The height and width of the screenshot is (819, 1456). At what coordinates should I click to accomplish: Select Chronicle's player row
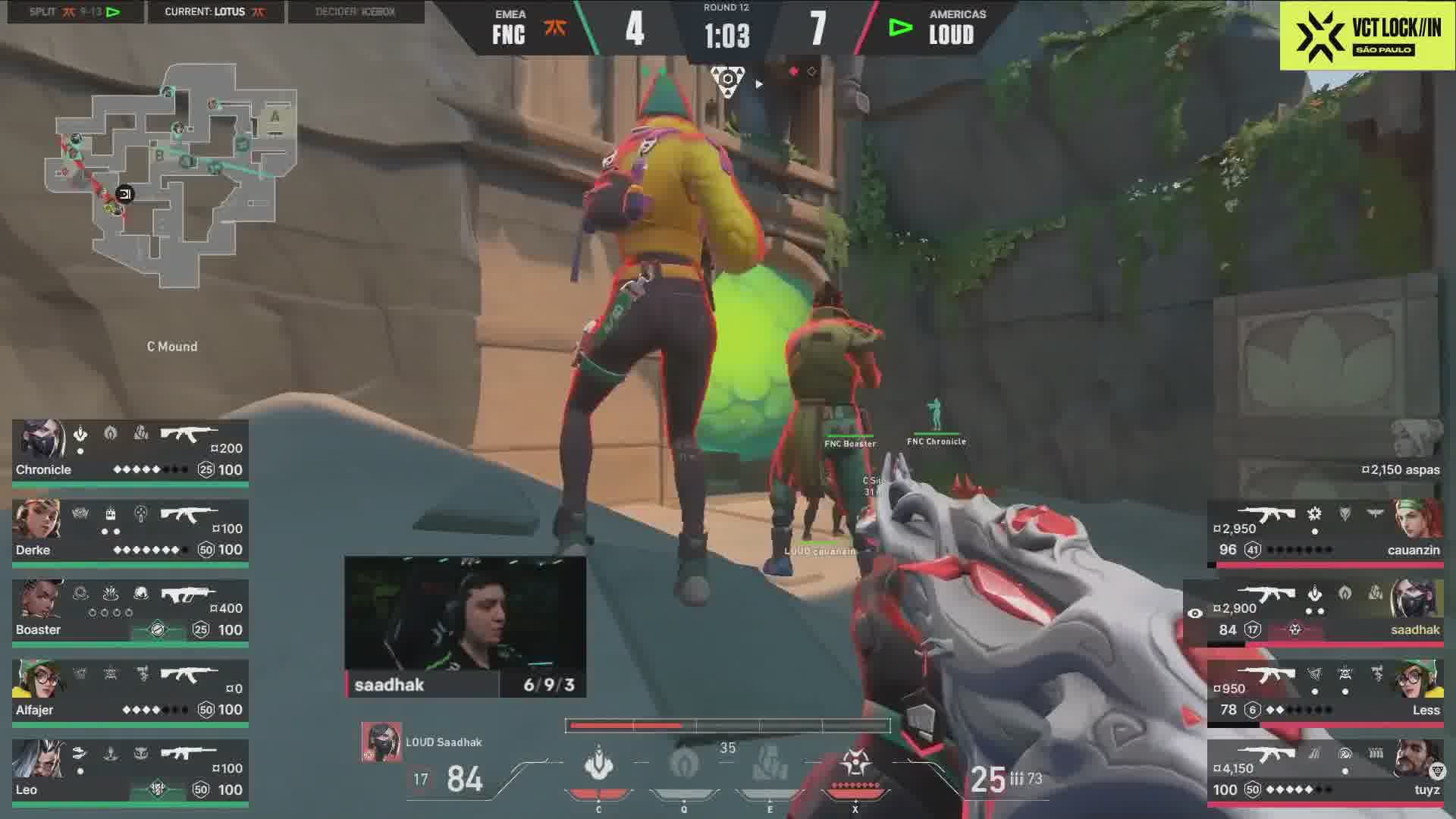[130, 452]
